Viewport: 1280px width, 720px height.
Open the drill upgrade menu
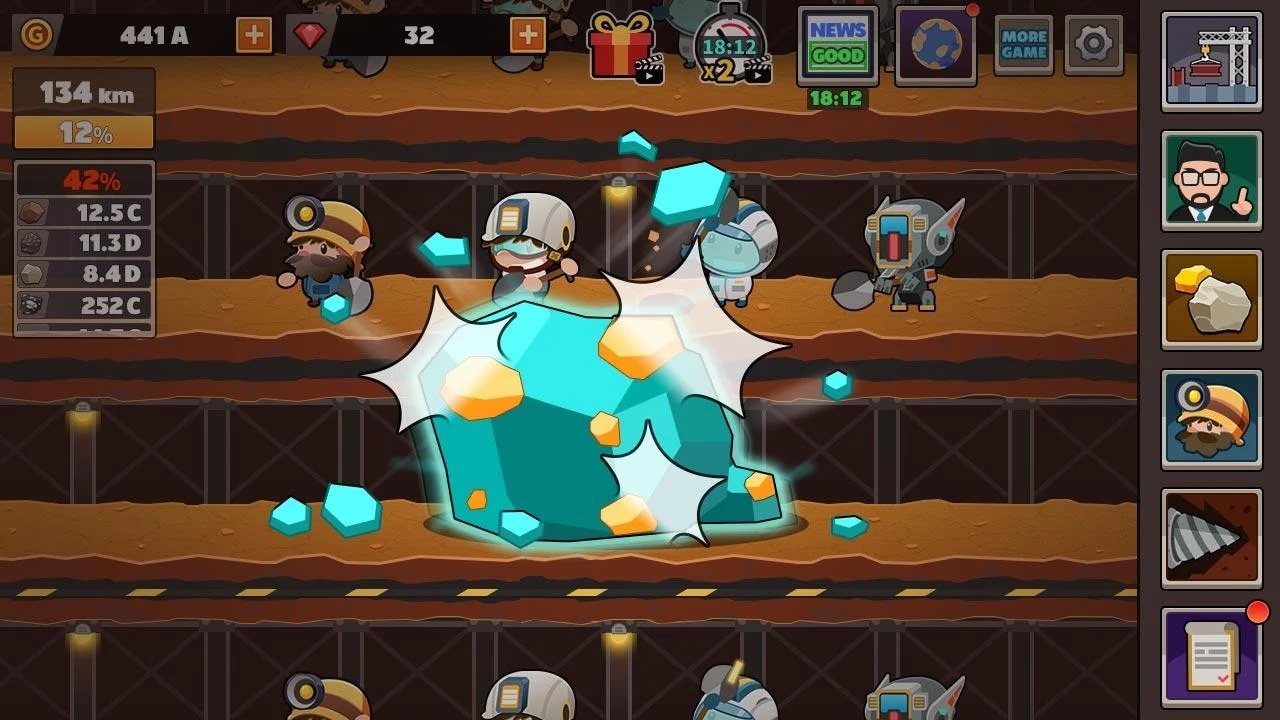pyautogui.click(x=1211, y=538)
